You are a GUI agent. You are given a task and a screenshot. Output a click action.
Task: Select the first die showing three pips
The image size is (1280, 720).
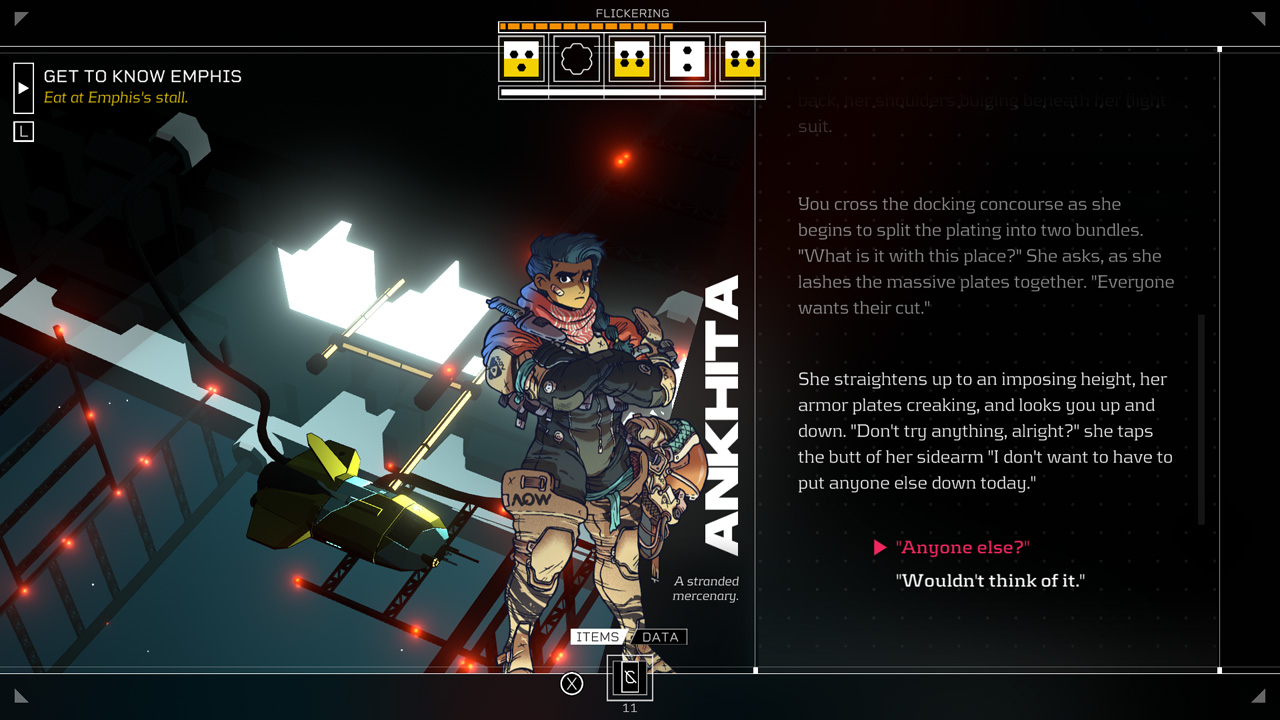coord(519,60)
